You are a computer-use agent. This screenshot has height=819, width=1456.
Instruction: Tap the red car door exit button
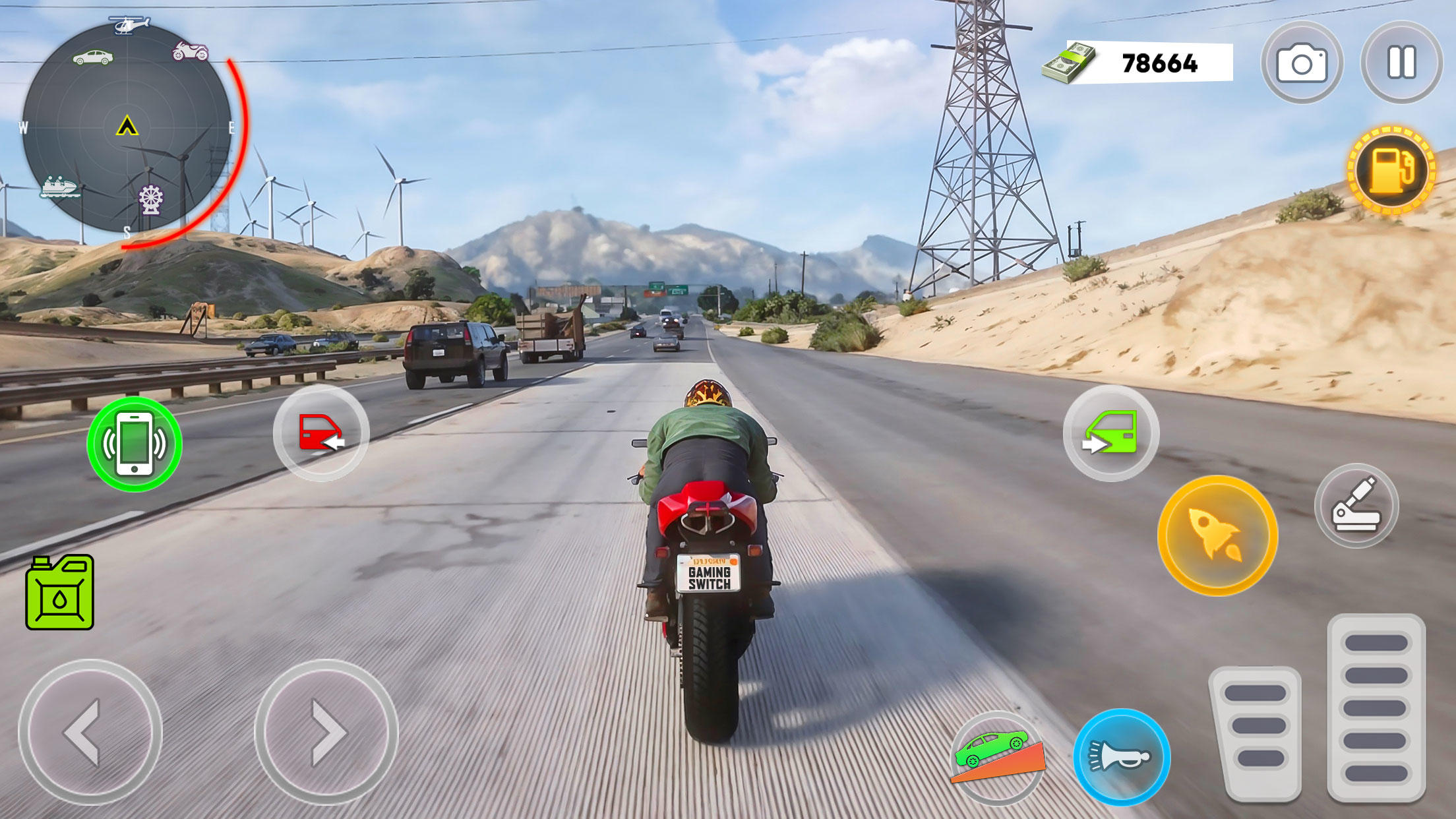(321, 433)
